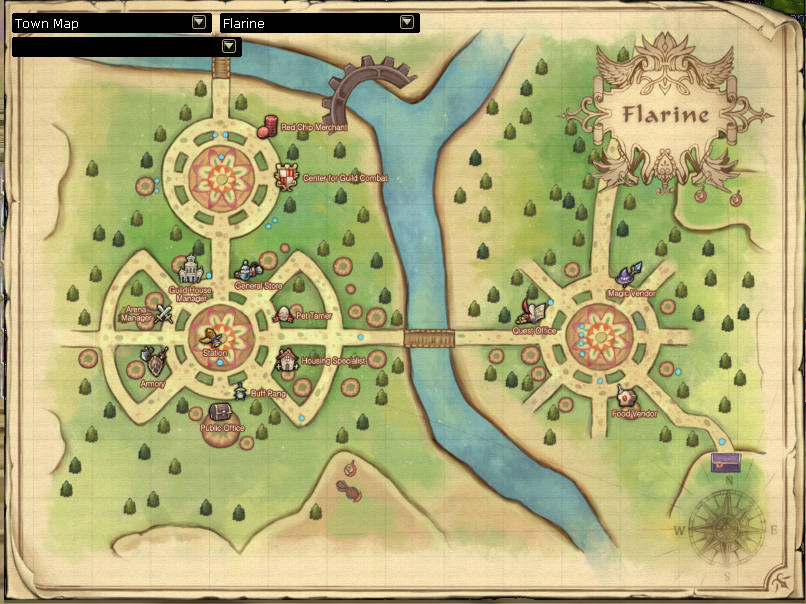Select the Arena Manager crossed-swords icon

click(164, 313)
